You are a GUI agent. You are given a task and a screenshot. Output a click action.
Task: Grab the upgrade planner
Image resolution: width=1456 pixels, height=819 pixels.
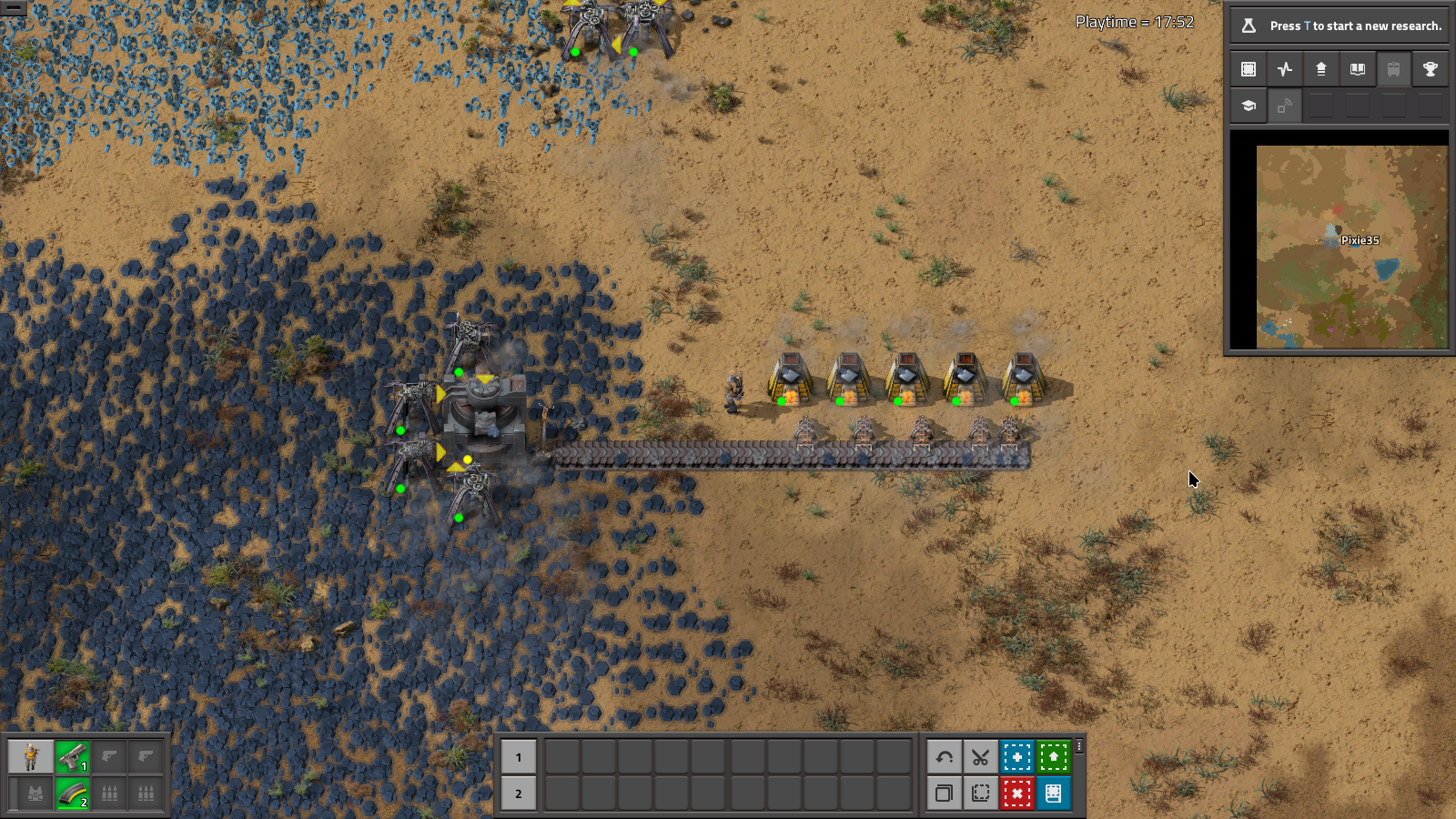(x=1053, y=756)
